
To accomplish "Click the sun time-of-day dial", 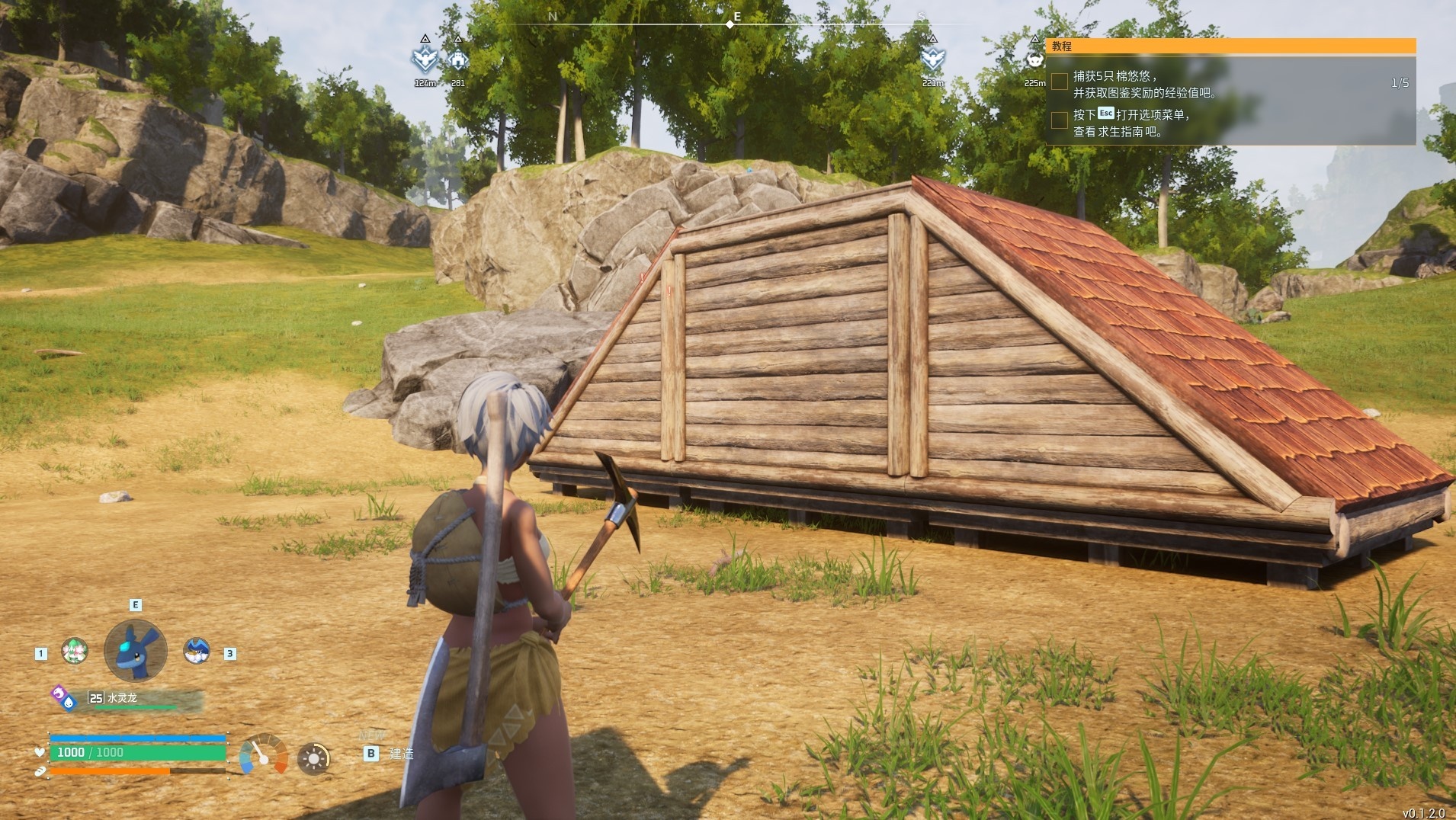I will click(x=313, y=758).
